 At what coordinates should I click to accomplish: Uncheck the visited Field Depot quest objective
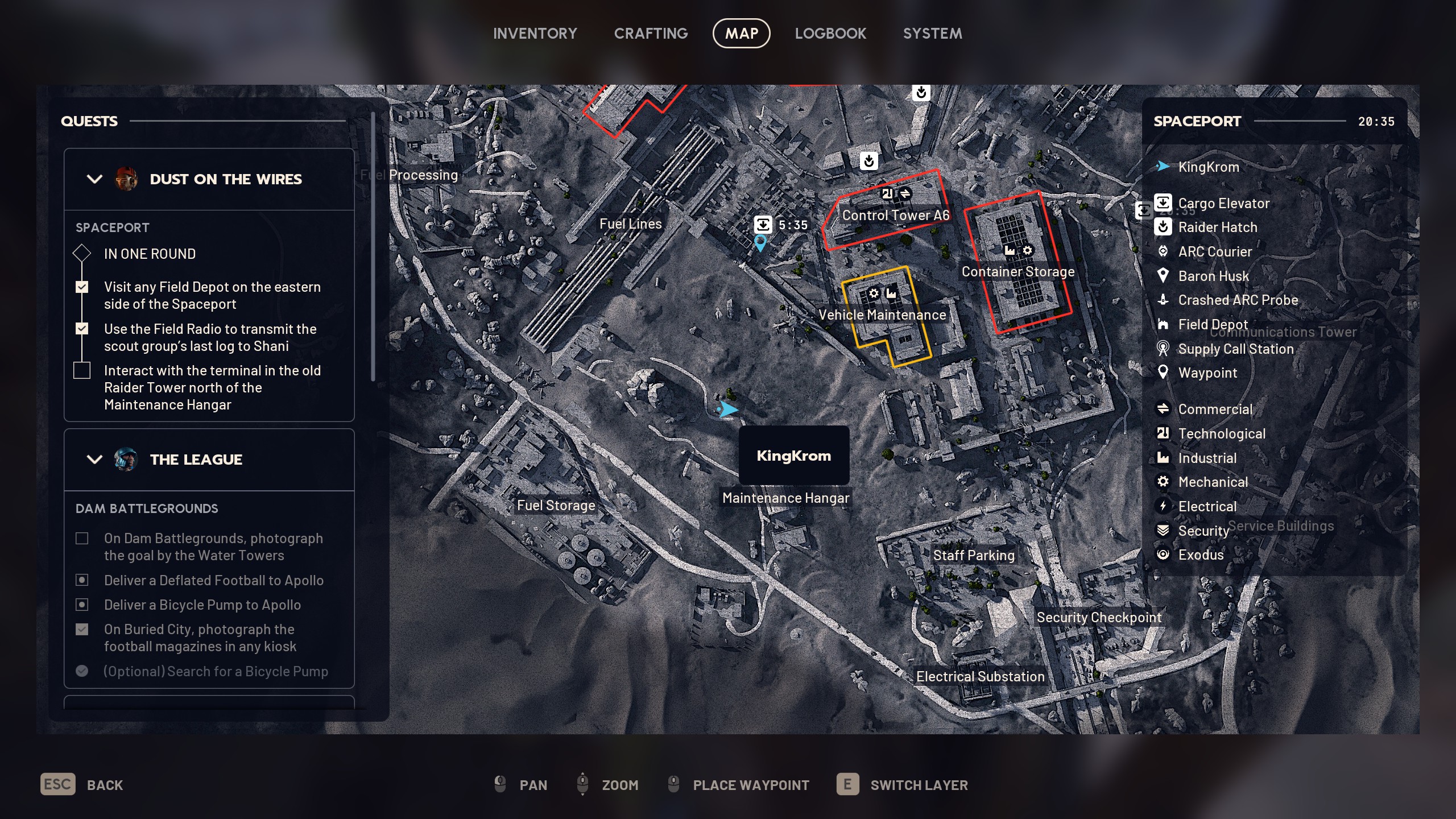[82, 287]
